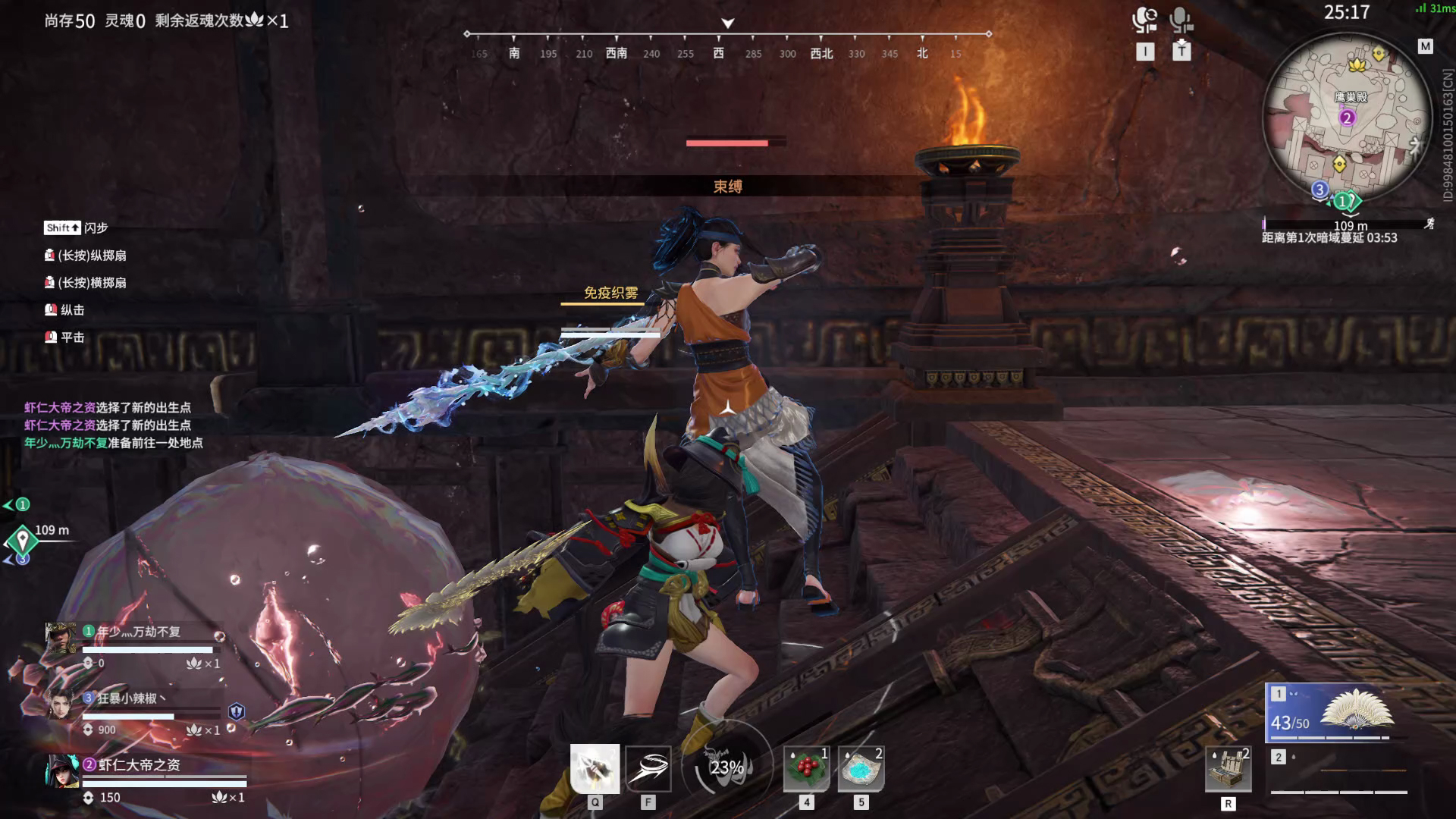
Task: Select teammate 年少灬万劫不复 in the squad list
Action: (x=139, y=632)
